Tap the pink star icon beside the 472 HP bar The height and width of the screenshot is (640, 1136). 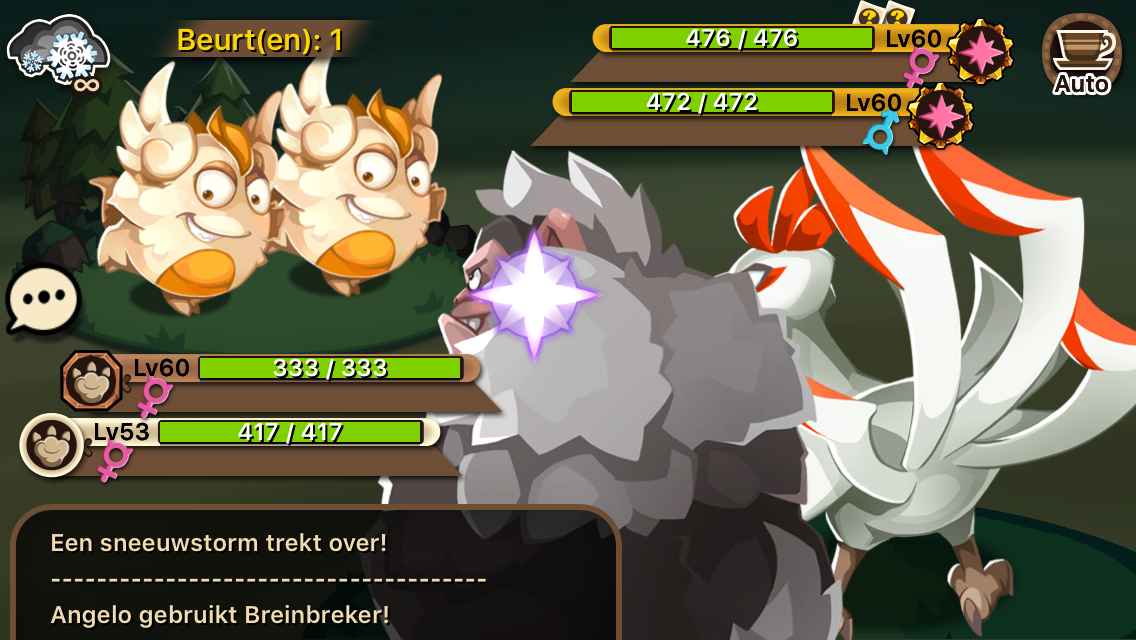click(x=940, y=115)
